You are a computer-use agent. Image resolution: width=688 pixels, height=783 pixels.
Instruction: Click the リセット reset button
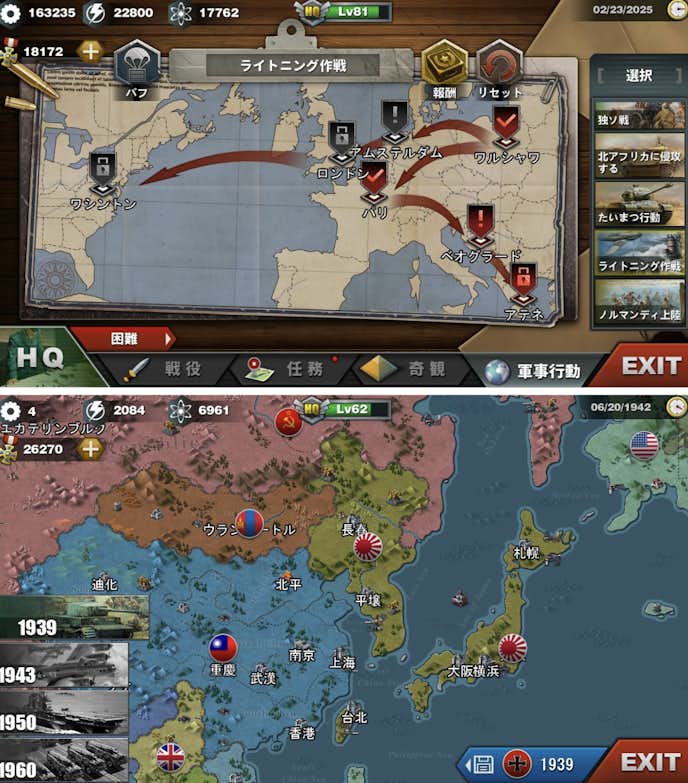point(500,66)
